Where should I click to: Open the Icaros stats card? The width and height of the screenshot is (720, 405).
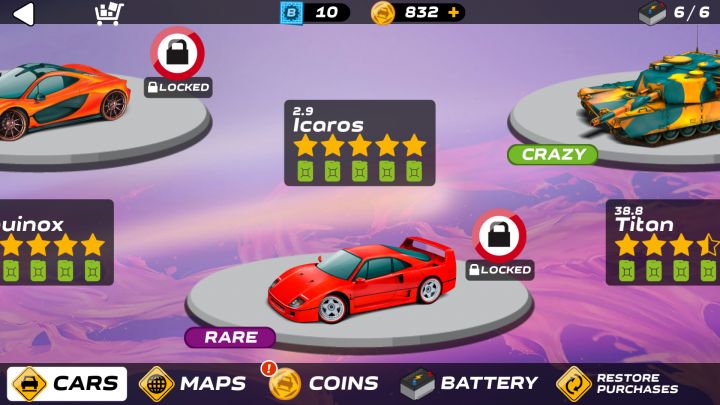(359, 142)
